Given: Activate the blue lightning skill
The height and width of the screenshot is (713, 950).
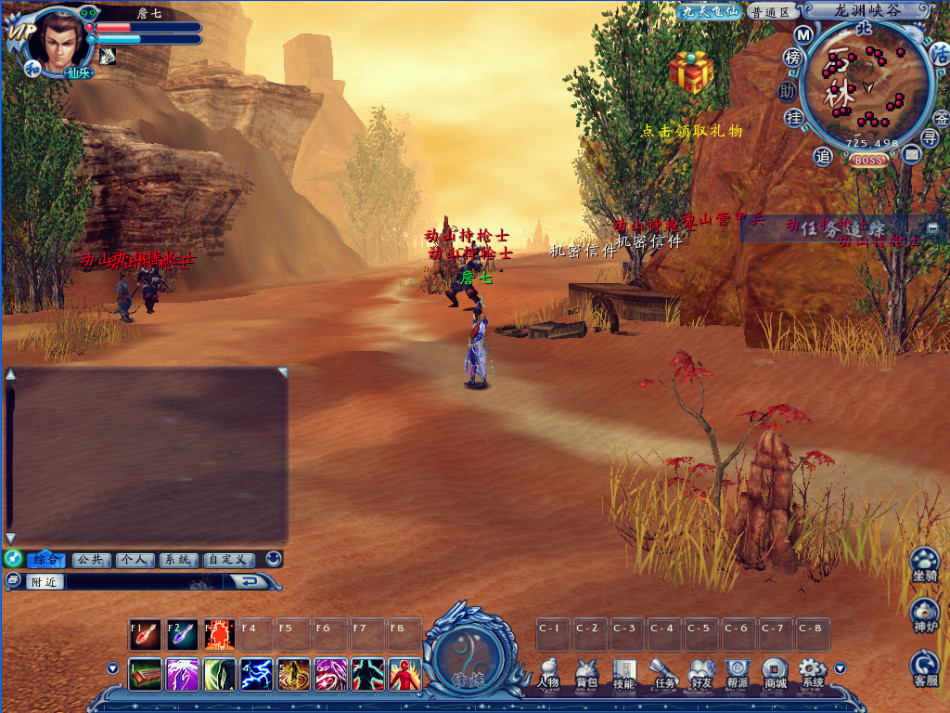Looking at the screenshot, I should pos(257,674).
